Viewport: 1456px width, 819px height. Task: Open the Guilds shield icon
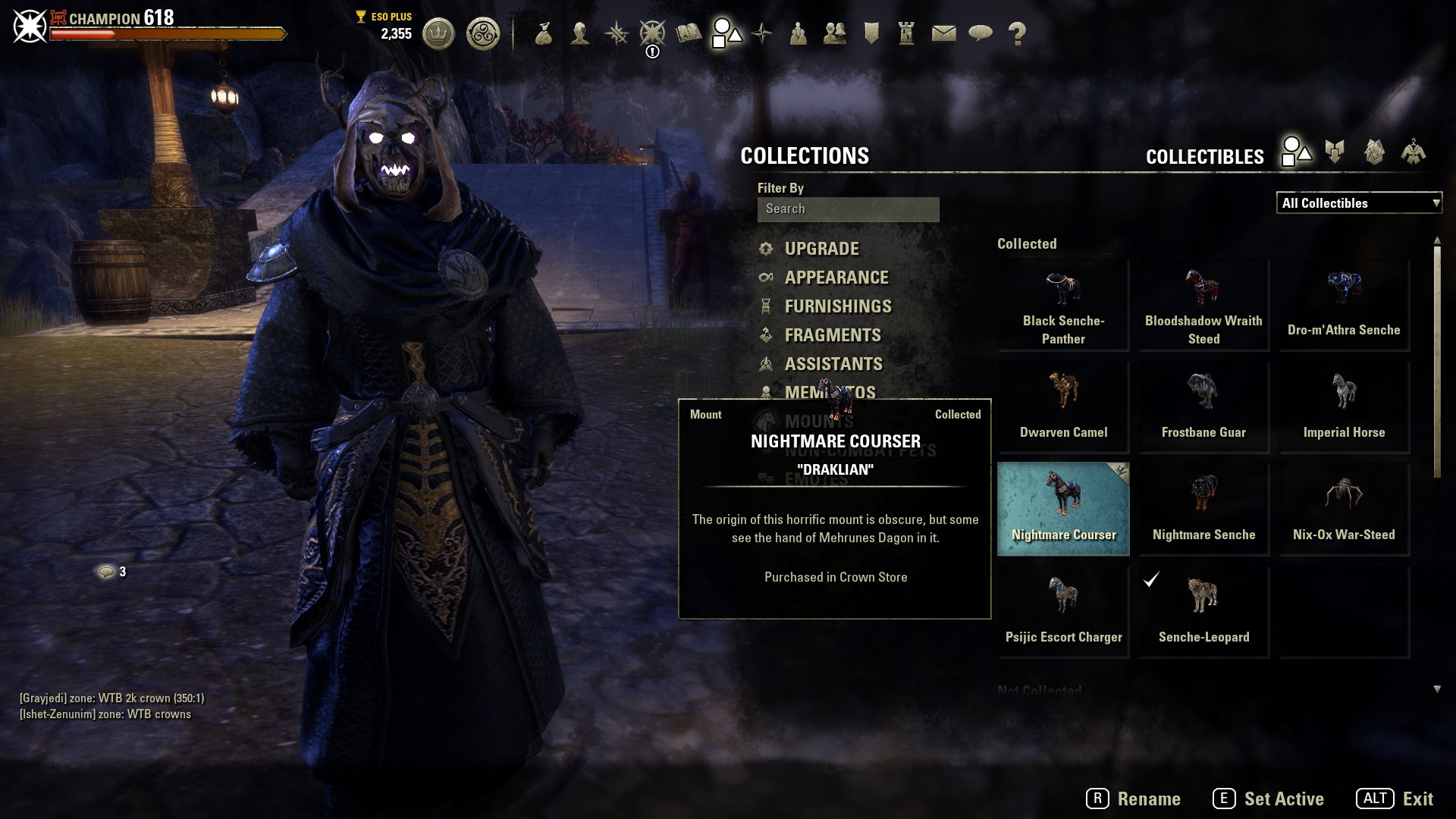click(x=871, y=33)
